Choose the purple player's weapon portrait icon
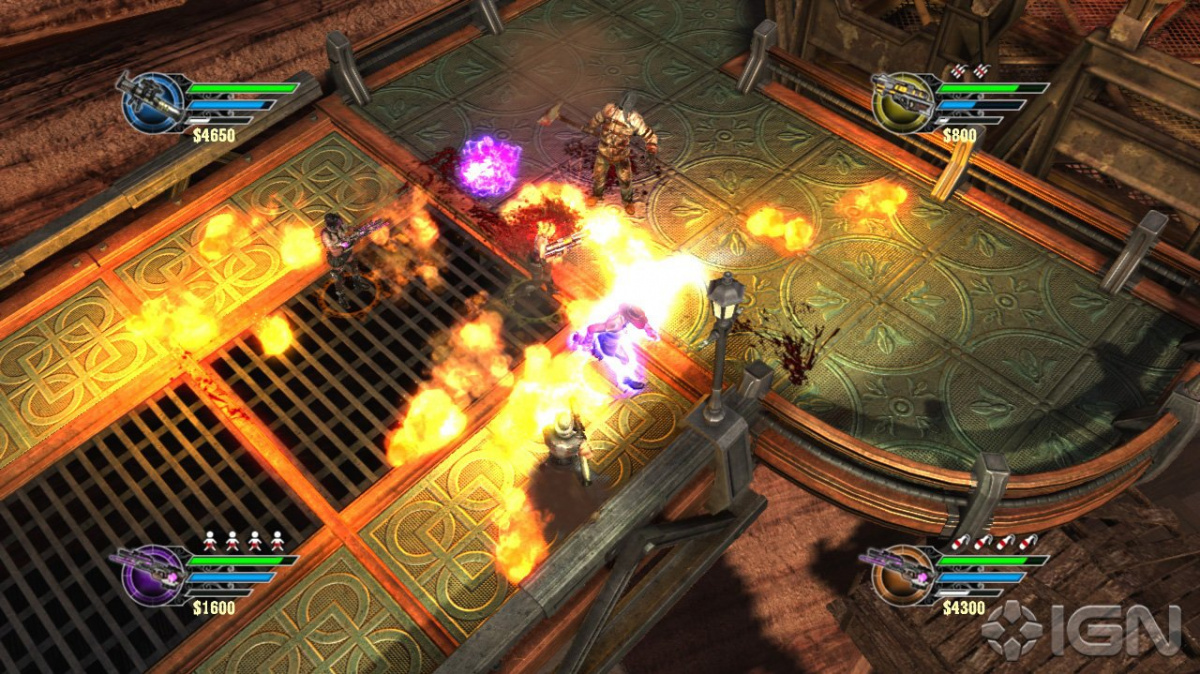 pyautogui.click(x=151, y=575)
